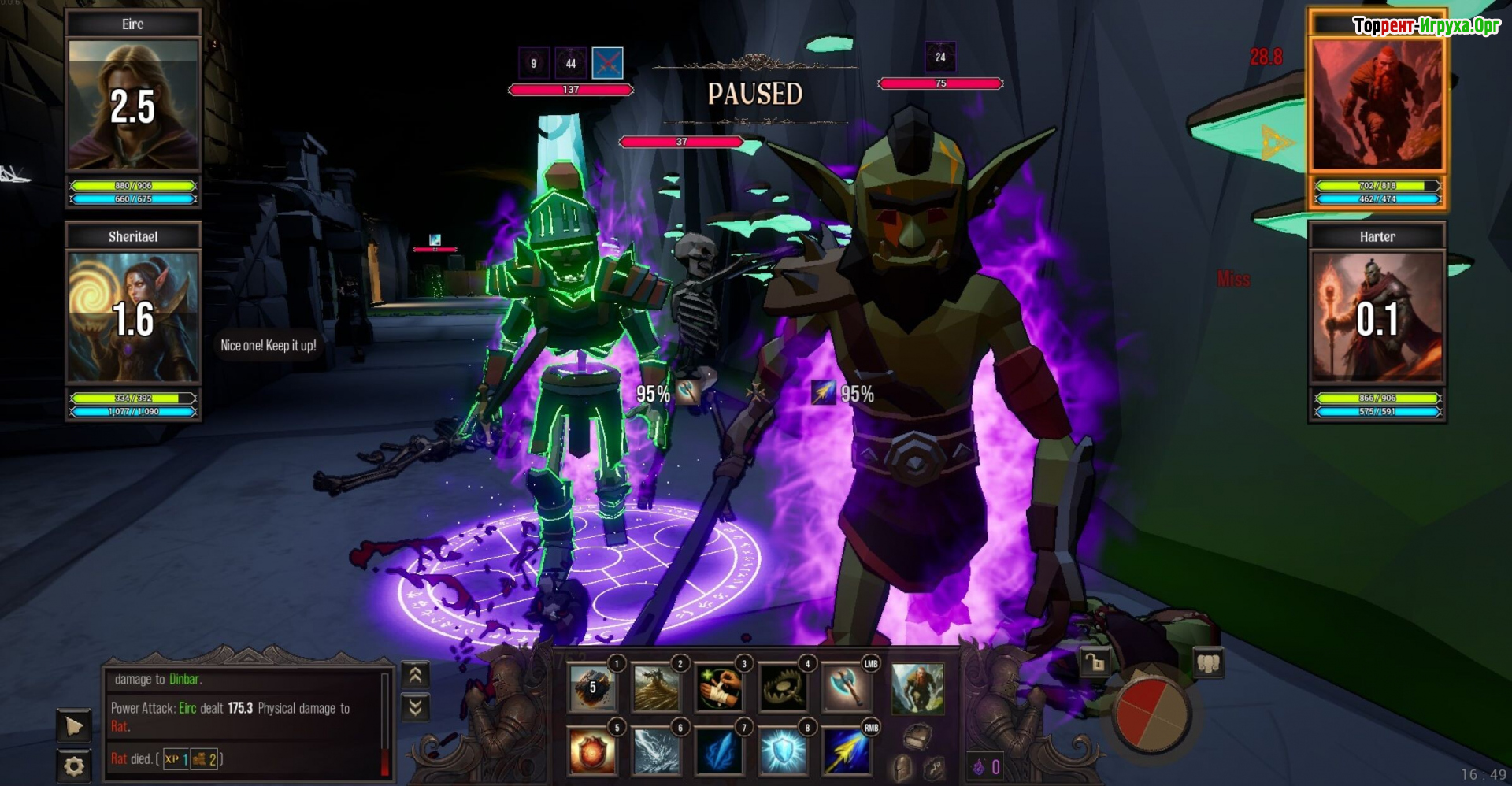Select Eirc's party portrait

point(132,105)
